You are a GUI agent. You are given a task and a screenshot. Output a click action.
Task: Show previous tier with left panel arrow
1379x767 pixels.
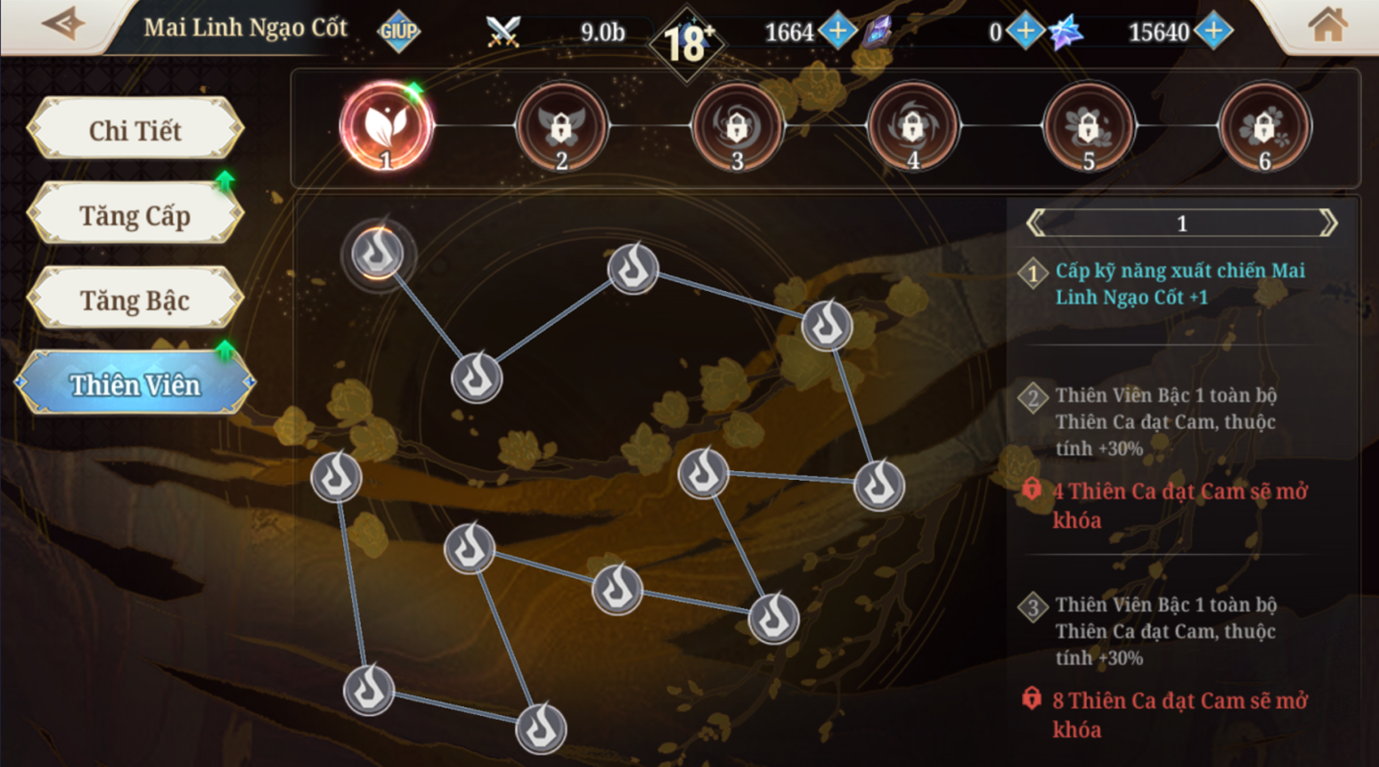coord(1037,223)
